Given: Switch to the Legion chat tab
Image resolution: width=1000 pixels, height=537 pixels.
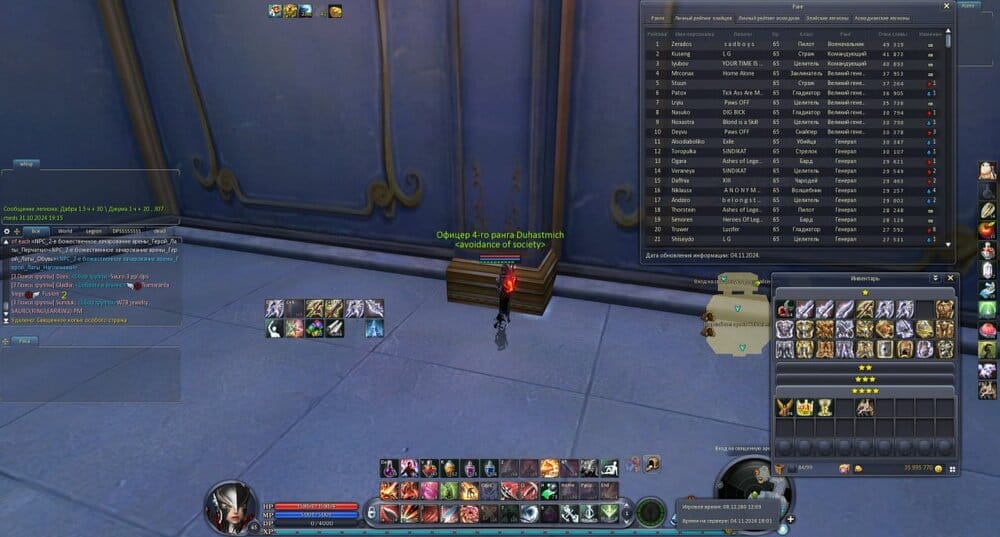Looking at the screenshot, I should (x=93, y=230).
